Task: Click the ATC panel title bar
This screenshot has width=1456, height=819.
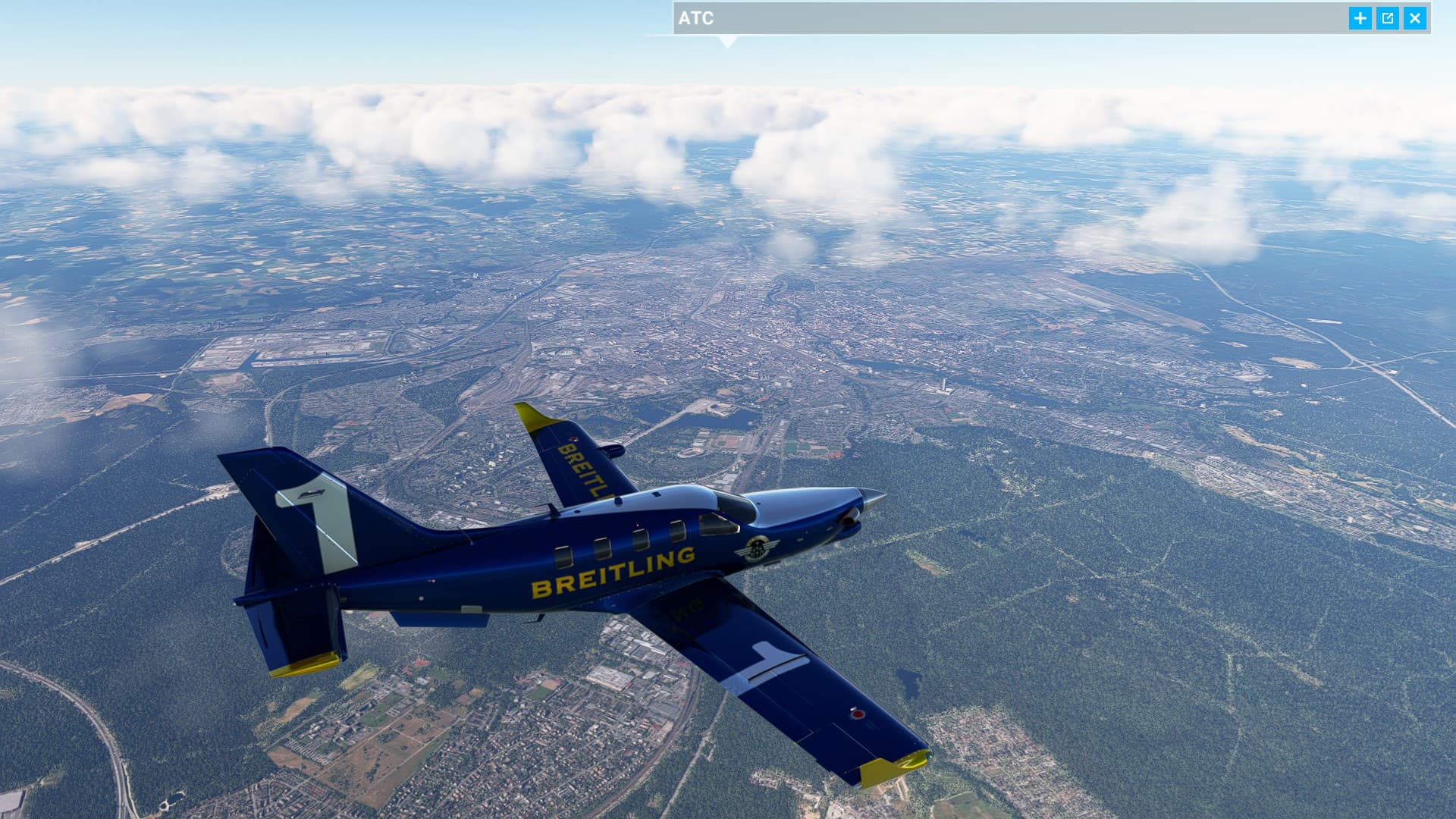Action: (986, 18)
